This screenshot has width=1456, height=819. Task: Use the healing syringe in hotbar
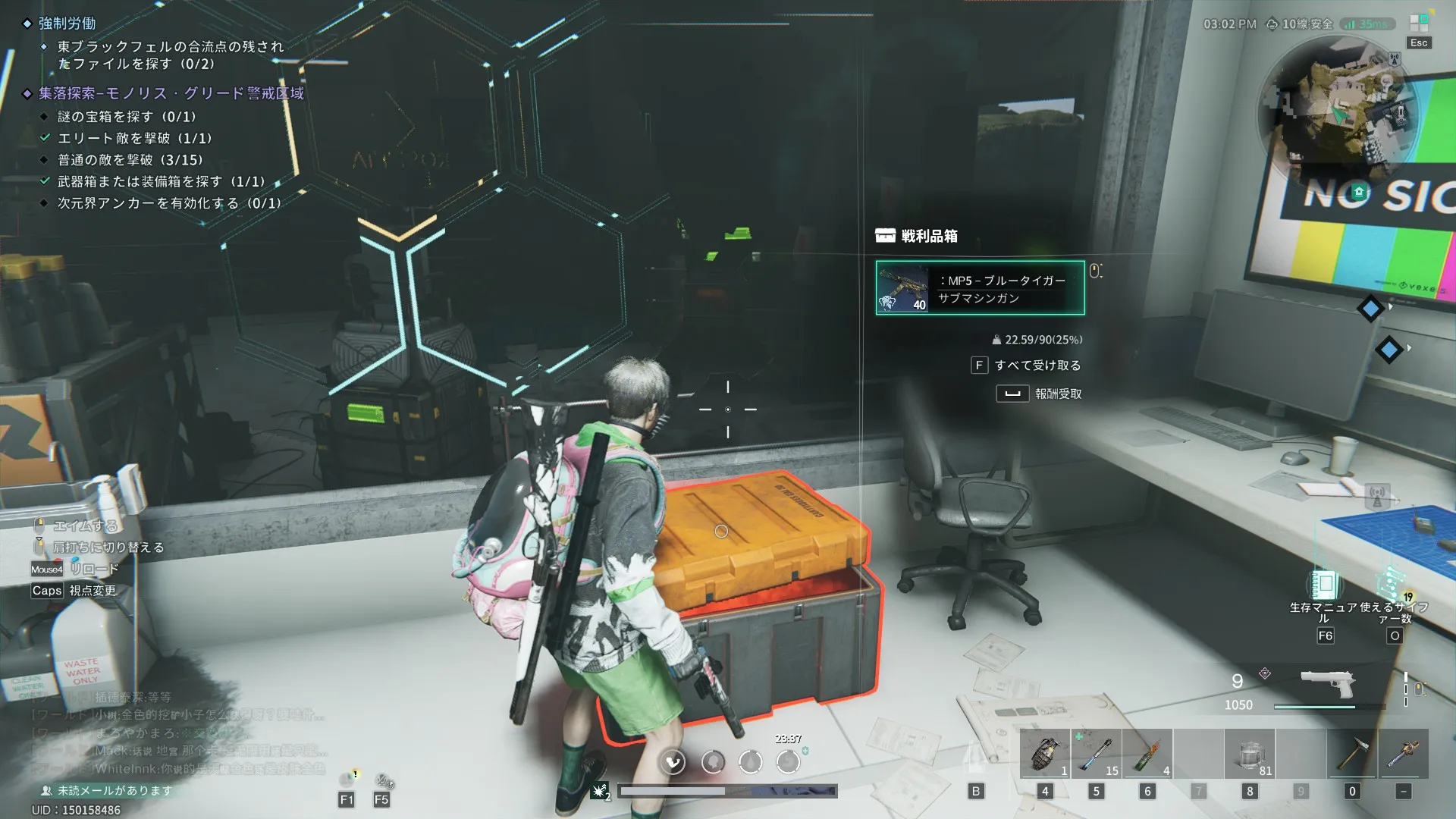pyautogui.click(x=1096, y=754)
